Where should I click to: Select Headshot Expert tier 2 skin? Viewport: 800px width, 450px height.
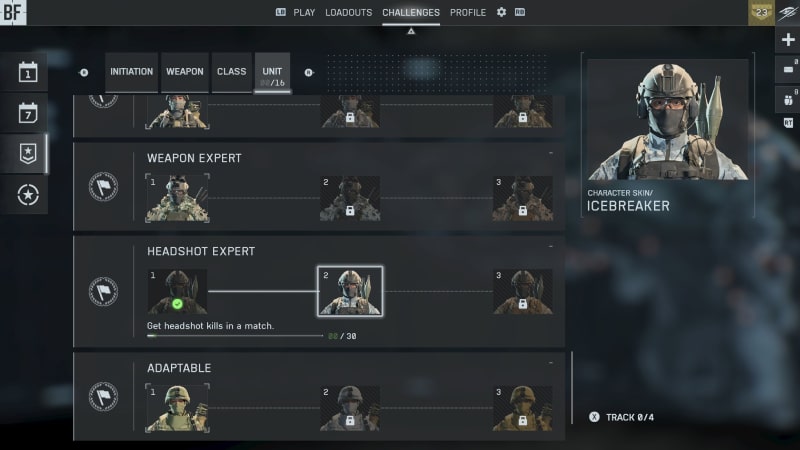point(350,291)
